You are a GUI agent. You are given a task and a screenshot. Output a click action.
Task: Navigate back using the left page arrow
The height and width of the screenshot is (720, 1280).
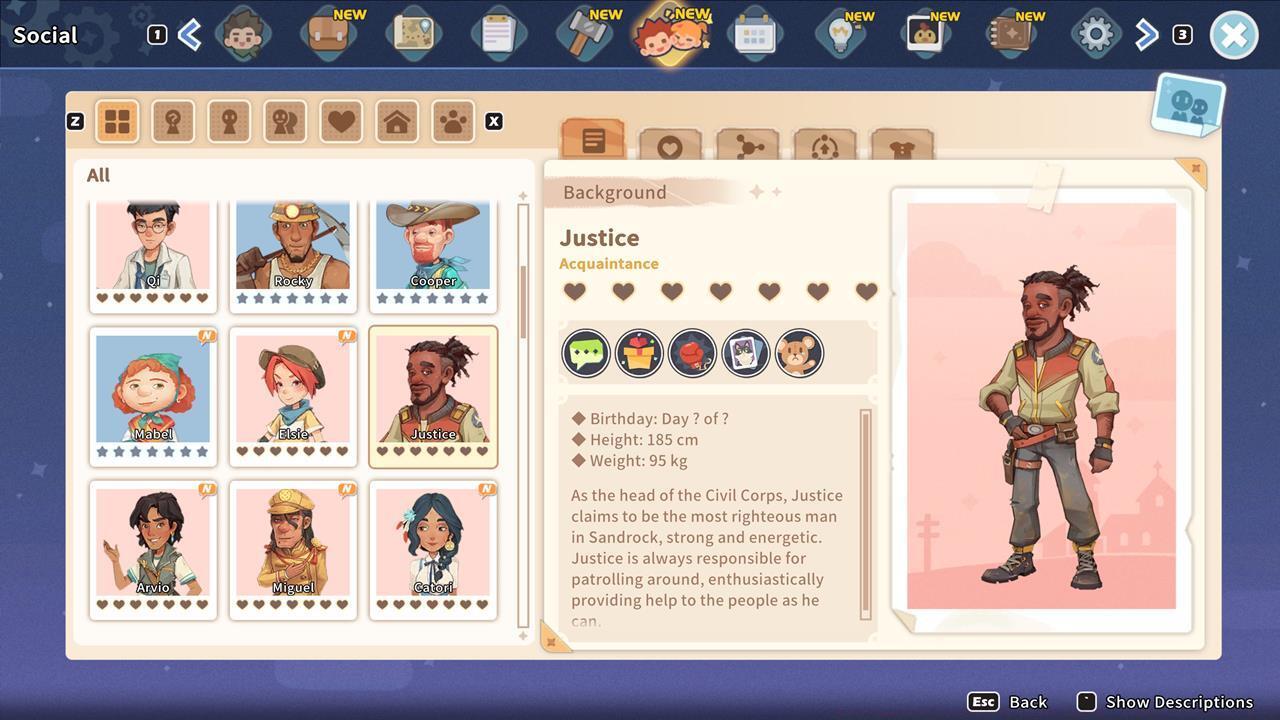pyautogui.click(x=190, y=33)
